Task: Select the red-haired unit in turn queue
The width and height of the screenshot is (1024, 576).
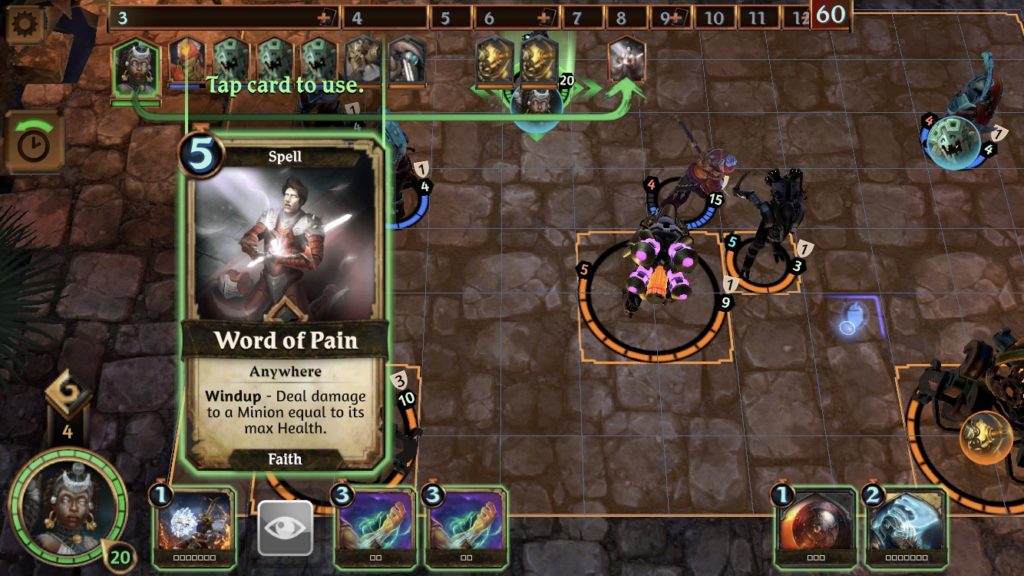Action: (x=187, y=63)
